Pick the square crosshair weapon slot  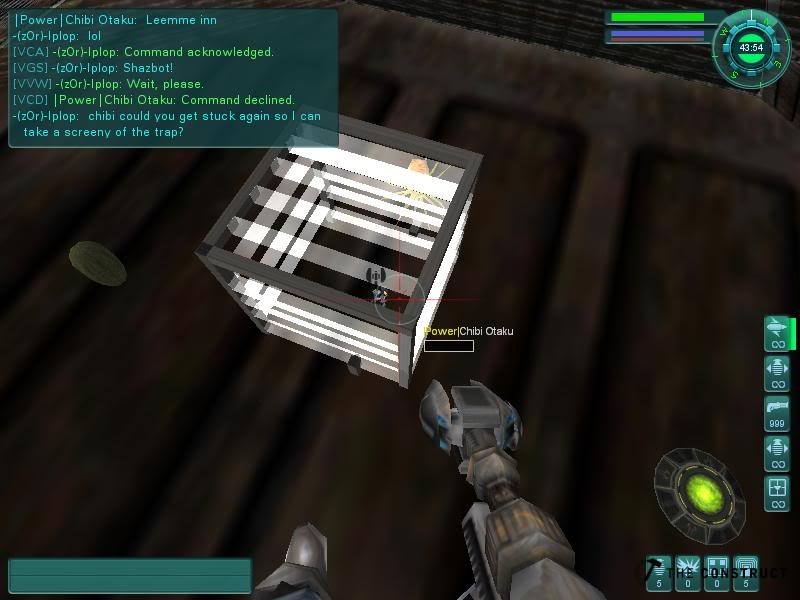[777, 492]
